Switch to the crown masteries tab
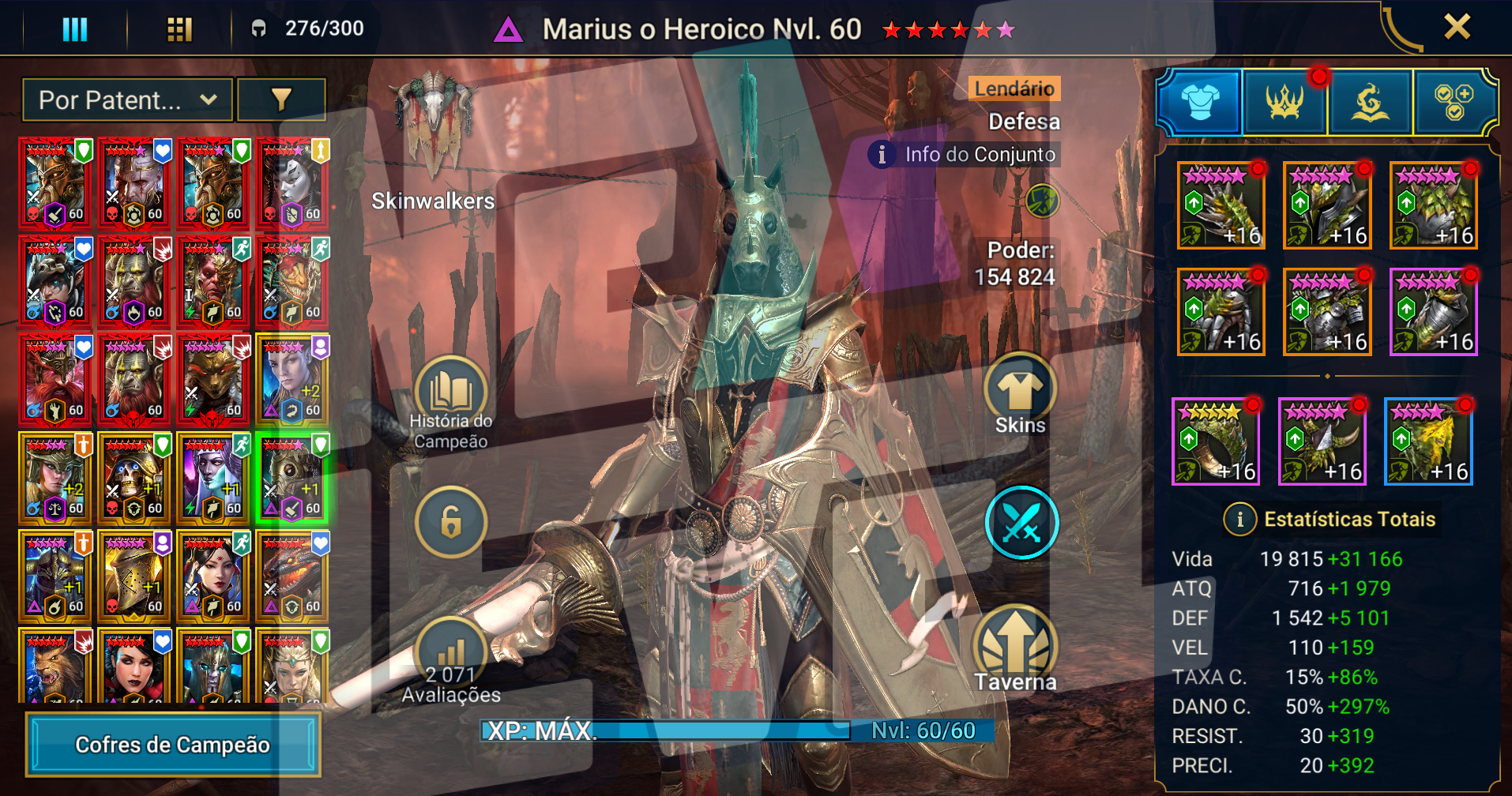Screen dimensions: 1512x796 (x=1284, y=103)
